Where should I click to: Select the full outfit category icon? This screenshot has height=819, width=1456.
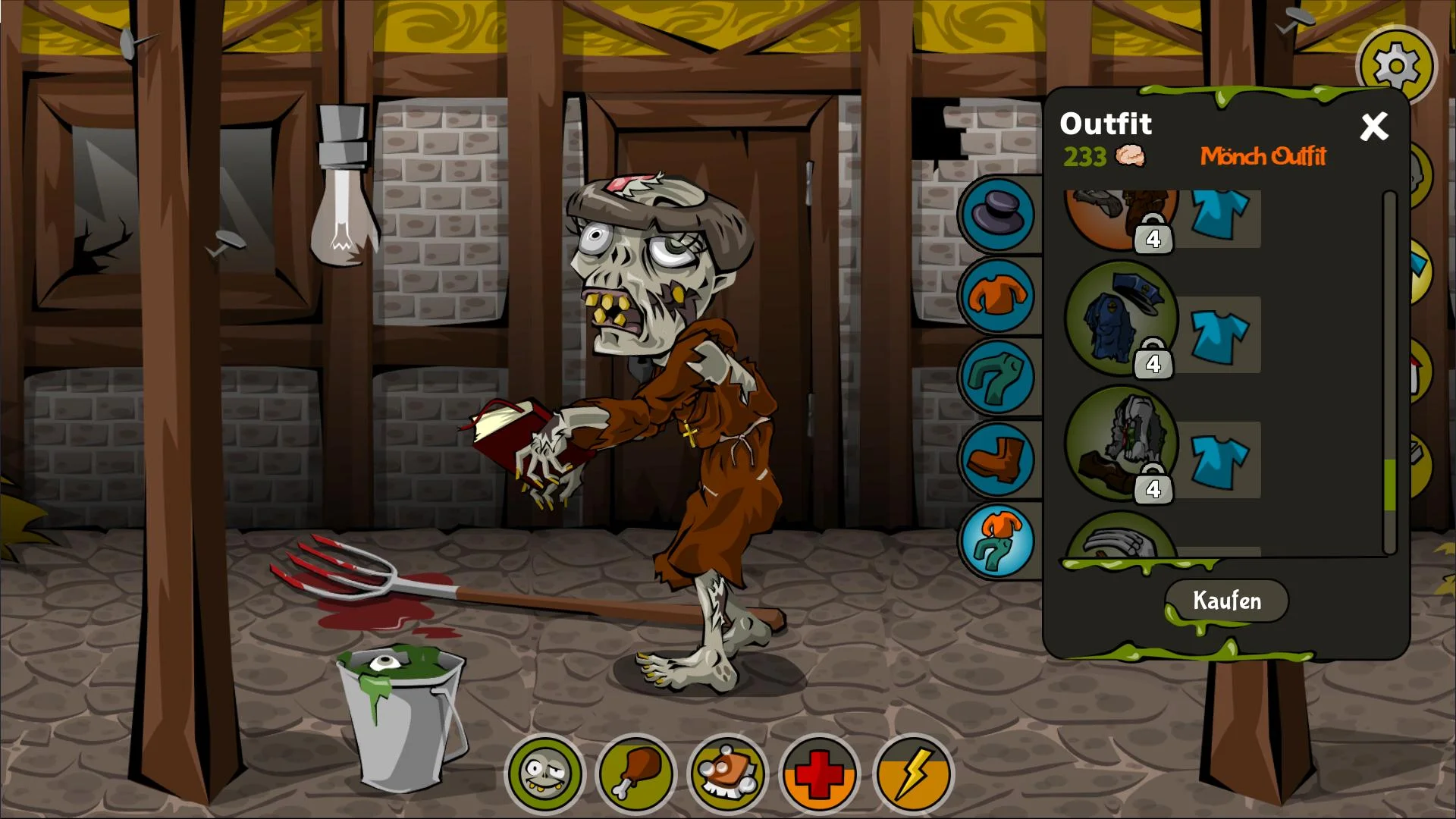997,541
